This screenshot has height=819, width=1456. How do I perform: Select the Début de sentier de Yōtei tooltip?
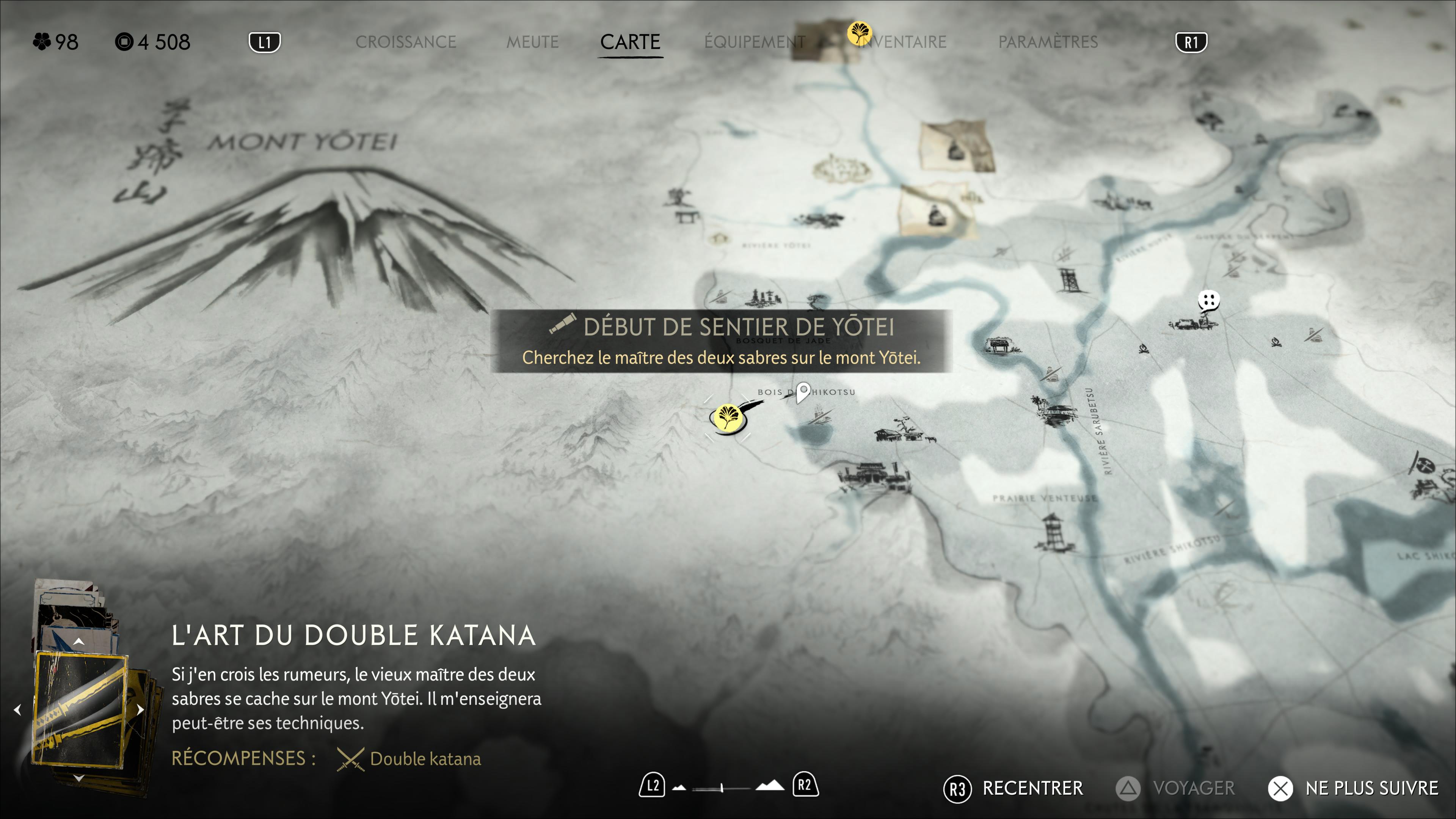click(721, 341)
